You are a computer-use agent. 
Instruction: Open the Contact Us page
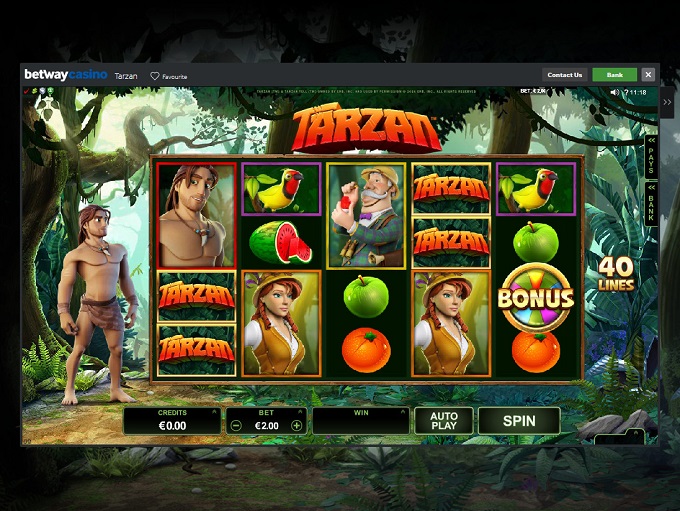click(x=565, y=75)
